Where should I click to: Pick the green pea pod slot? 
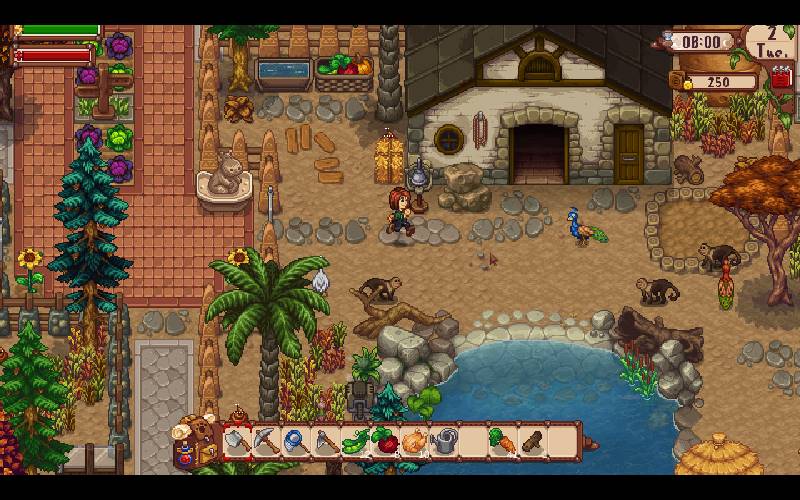(356, 441)
